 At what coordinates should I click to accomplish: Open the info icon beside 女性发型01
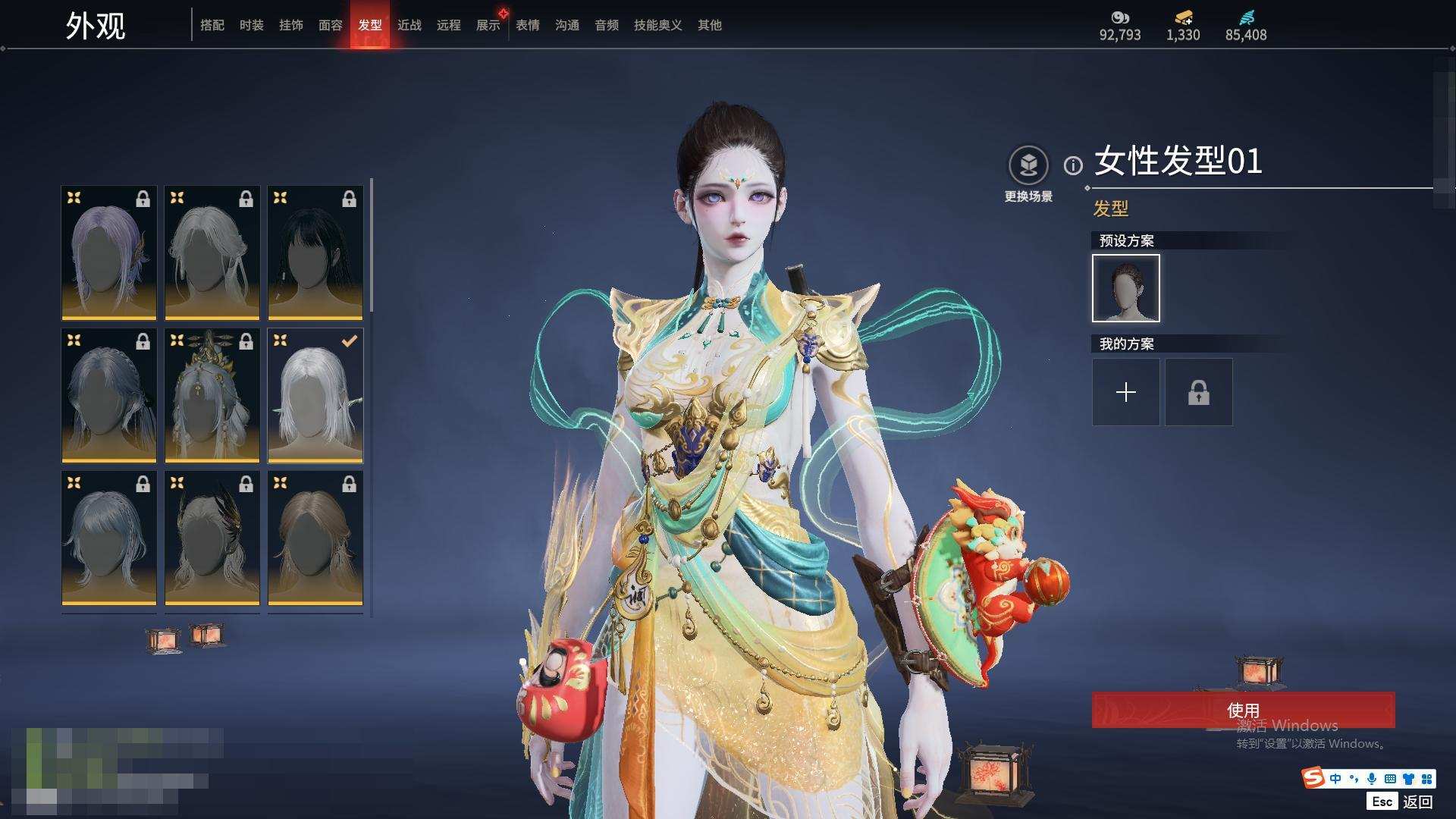[1073, 165]
